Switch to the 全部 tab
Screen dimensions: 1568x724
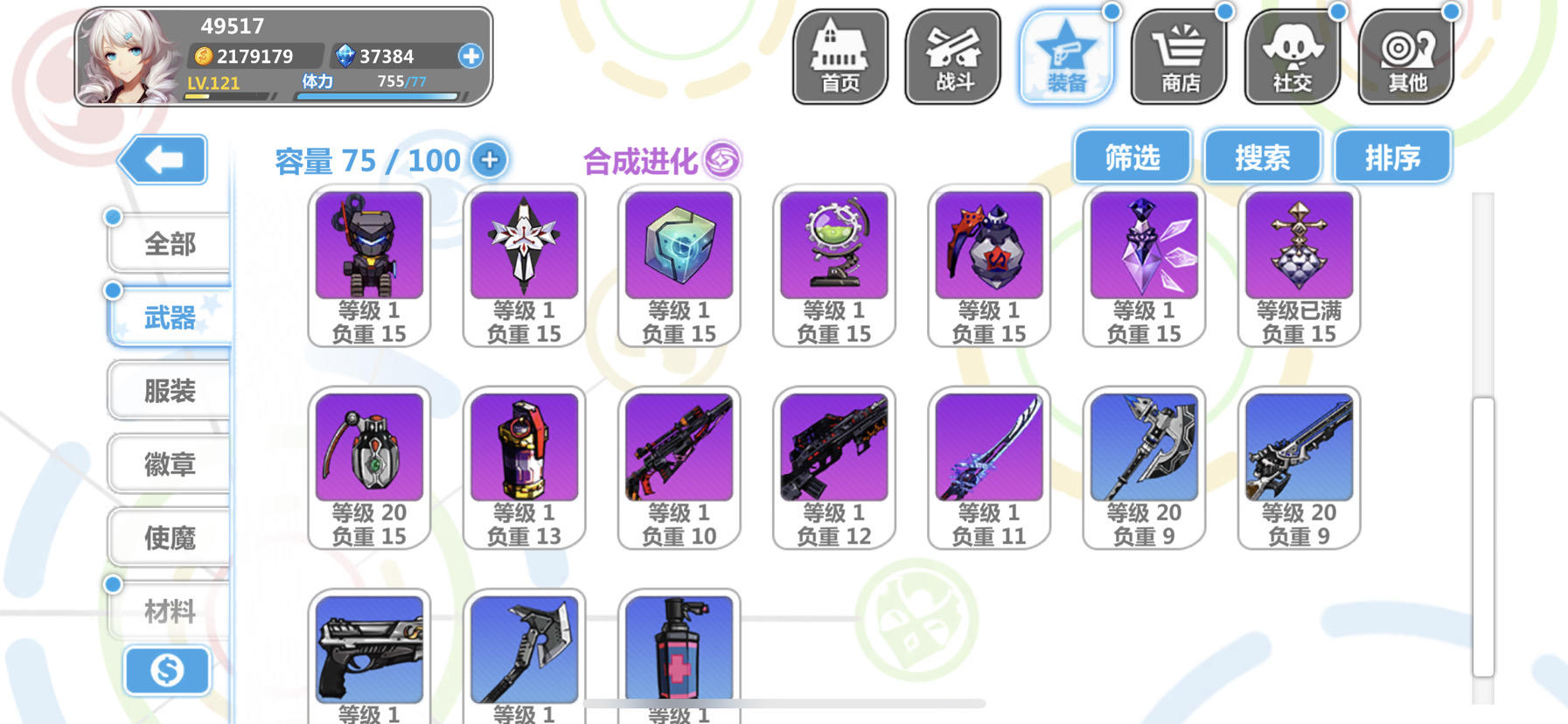coord(171,243)
